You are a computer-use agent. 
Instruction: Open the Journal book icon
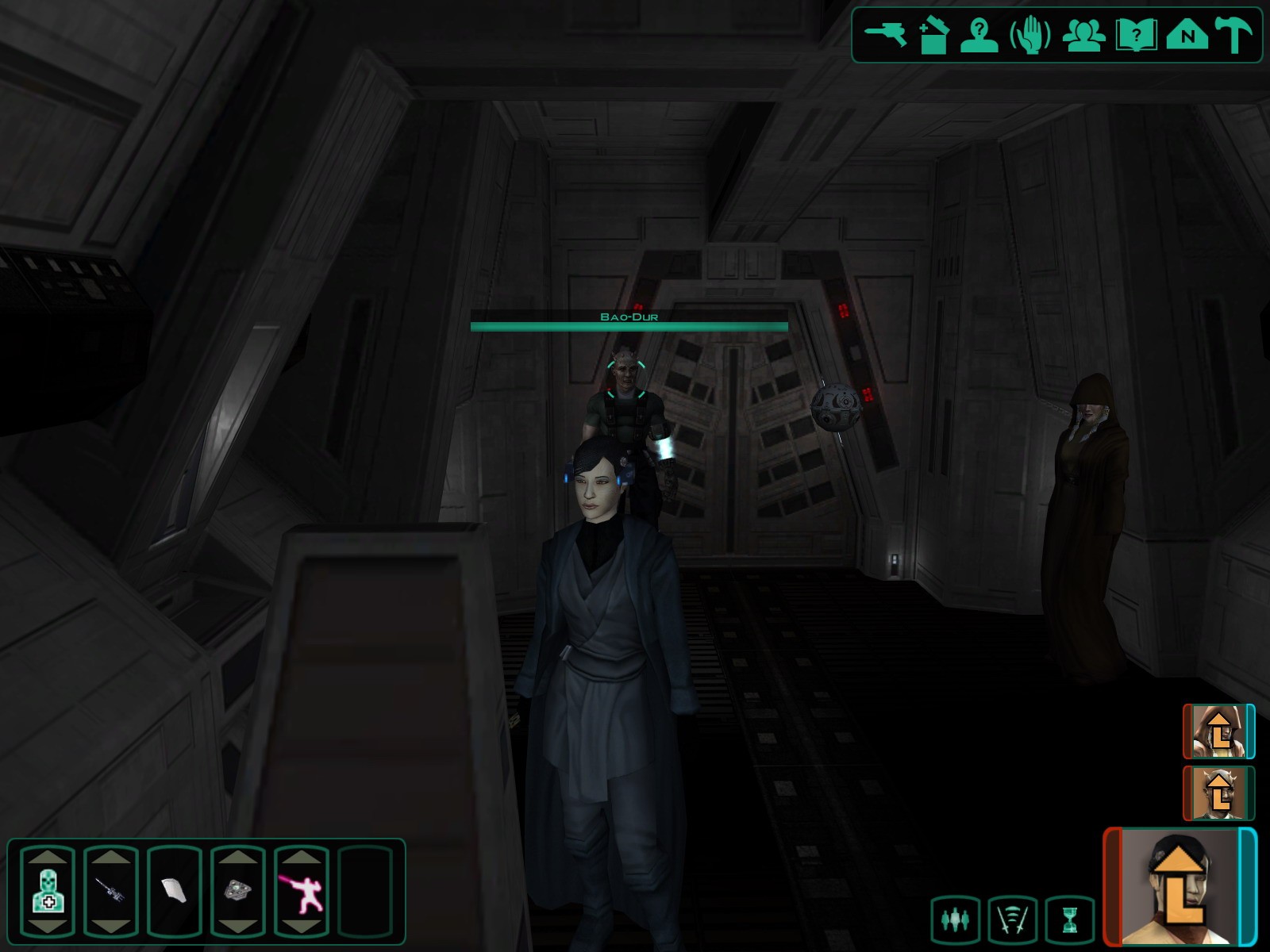click(1136, 35)
